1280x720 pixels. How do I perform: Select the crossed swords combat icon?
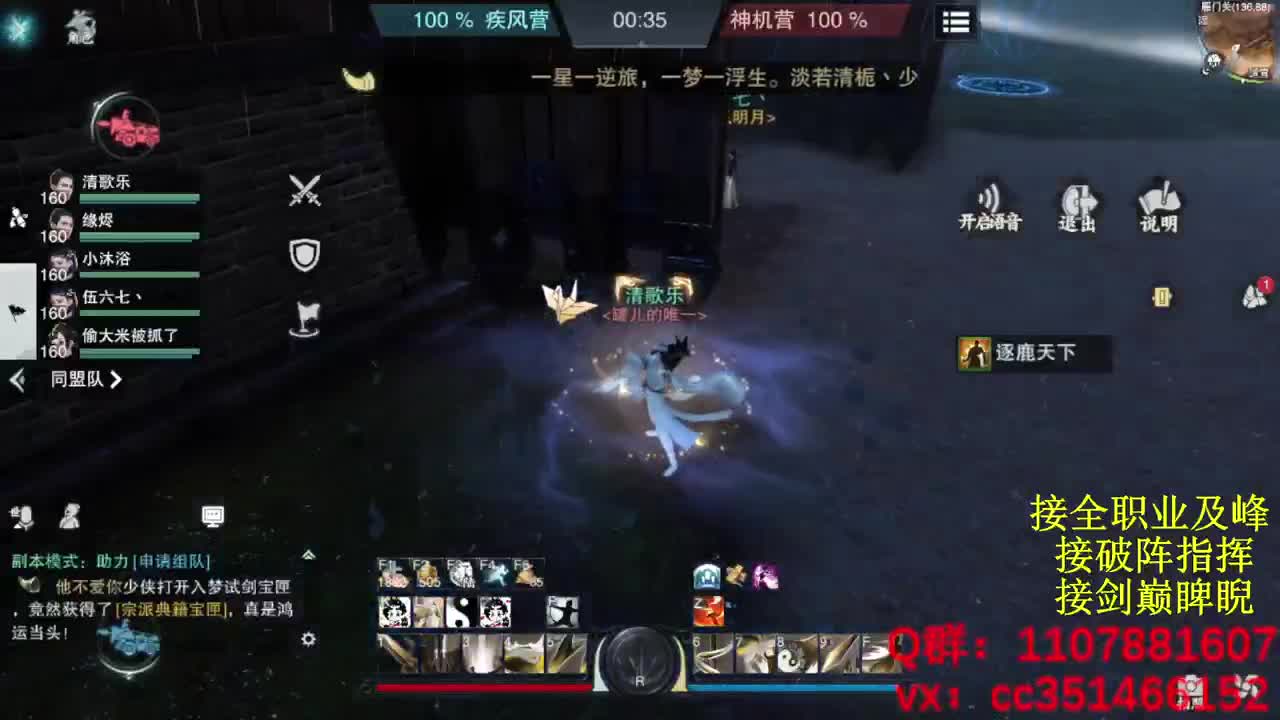303,190
